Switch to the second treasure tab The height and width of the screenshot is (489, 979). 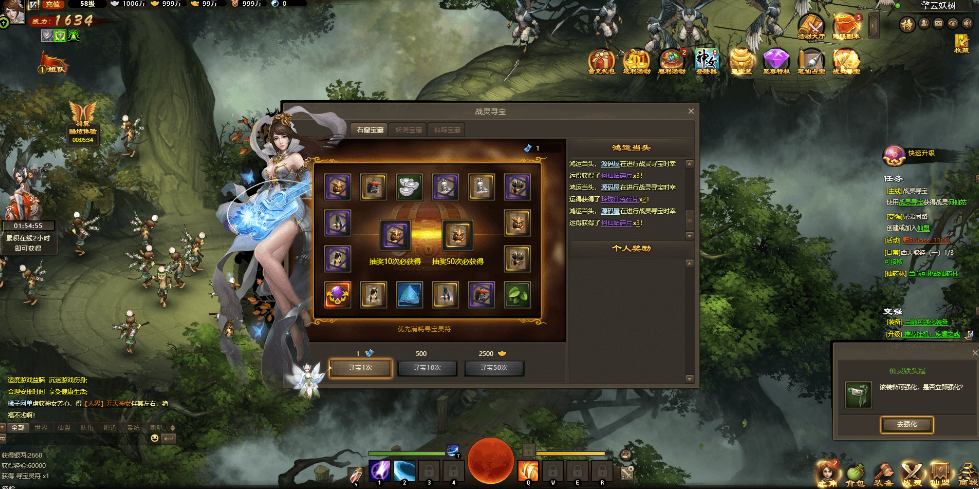(408, 129)
